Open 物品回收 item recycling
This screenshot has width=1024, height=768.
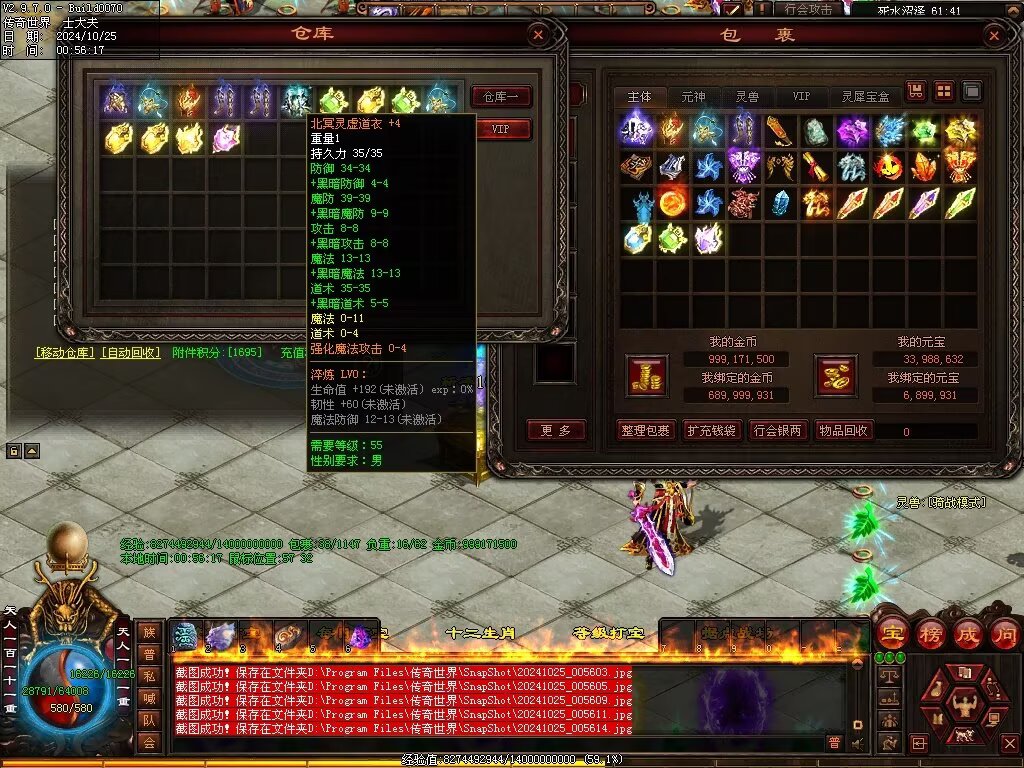(x=844, y=431)
